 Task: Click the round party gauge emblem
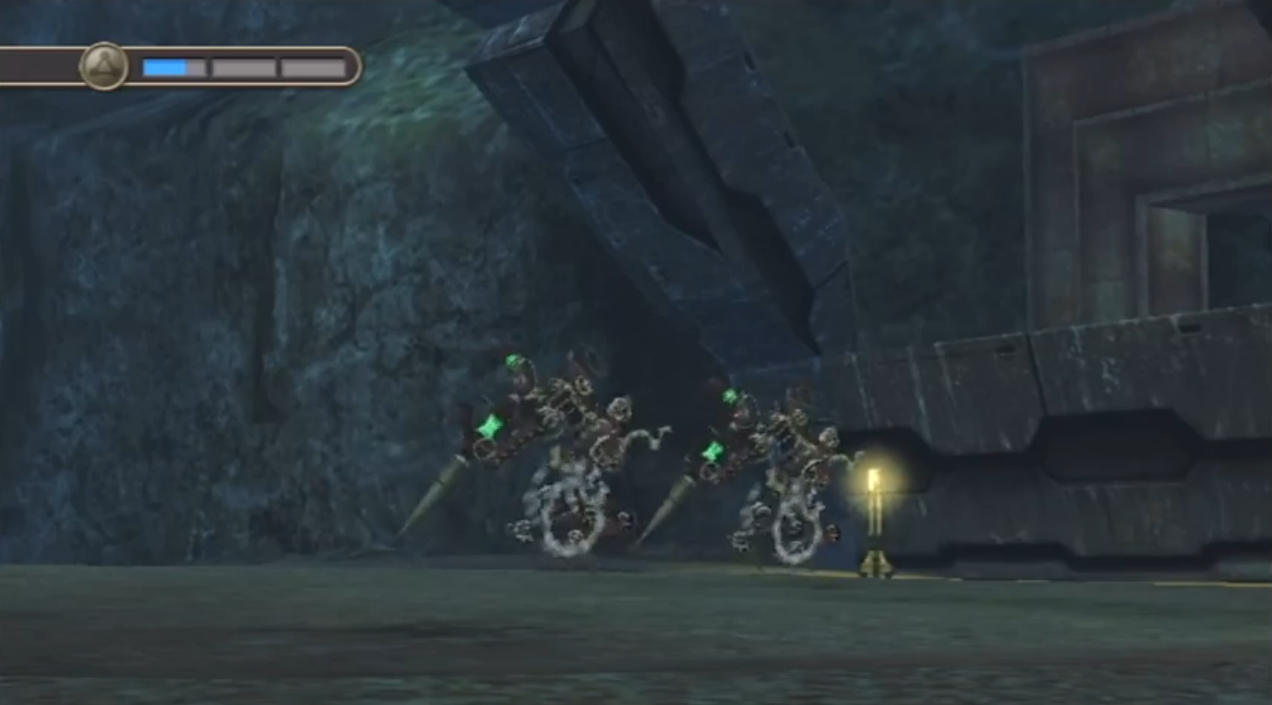(104, 67)
